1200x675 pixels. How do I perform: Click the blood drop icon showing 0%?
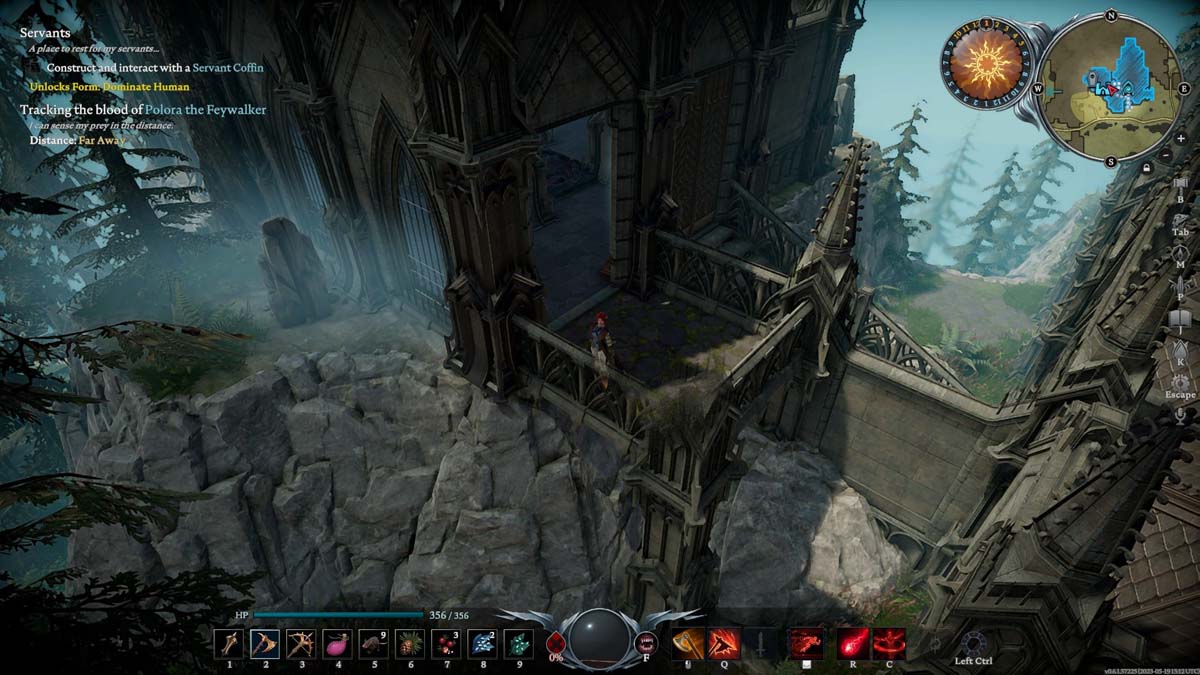coord(556,643)
